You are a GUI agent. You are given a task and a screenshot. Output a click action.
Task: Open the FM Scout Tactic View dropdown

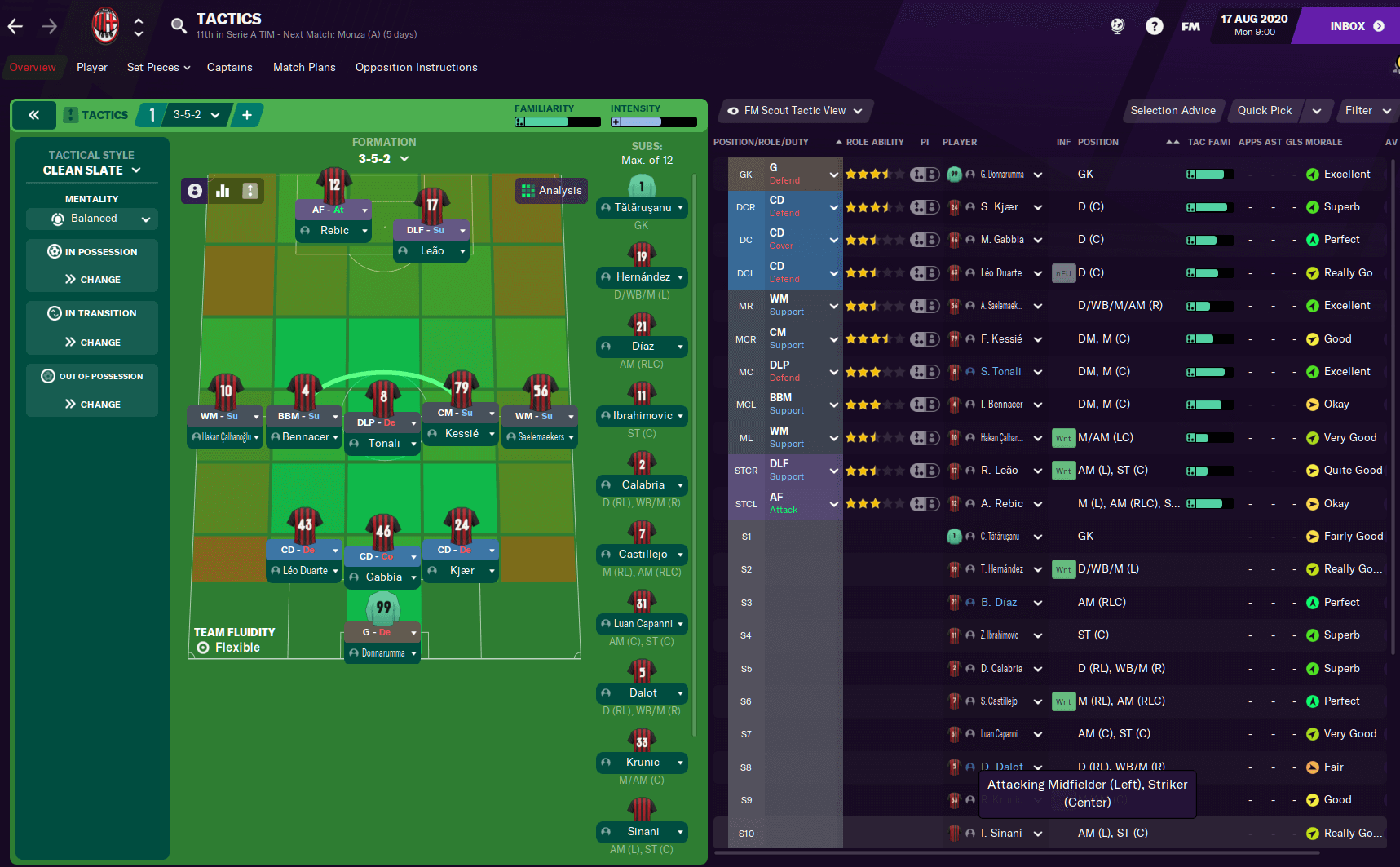pyautogui.click(x=794, y=110)
